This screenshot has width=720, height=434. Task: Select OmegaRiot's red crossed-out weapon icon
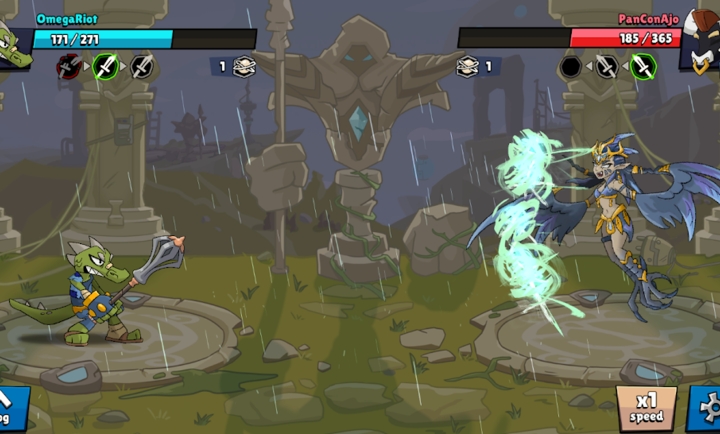click(x=69, y=67)
